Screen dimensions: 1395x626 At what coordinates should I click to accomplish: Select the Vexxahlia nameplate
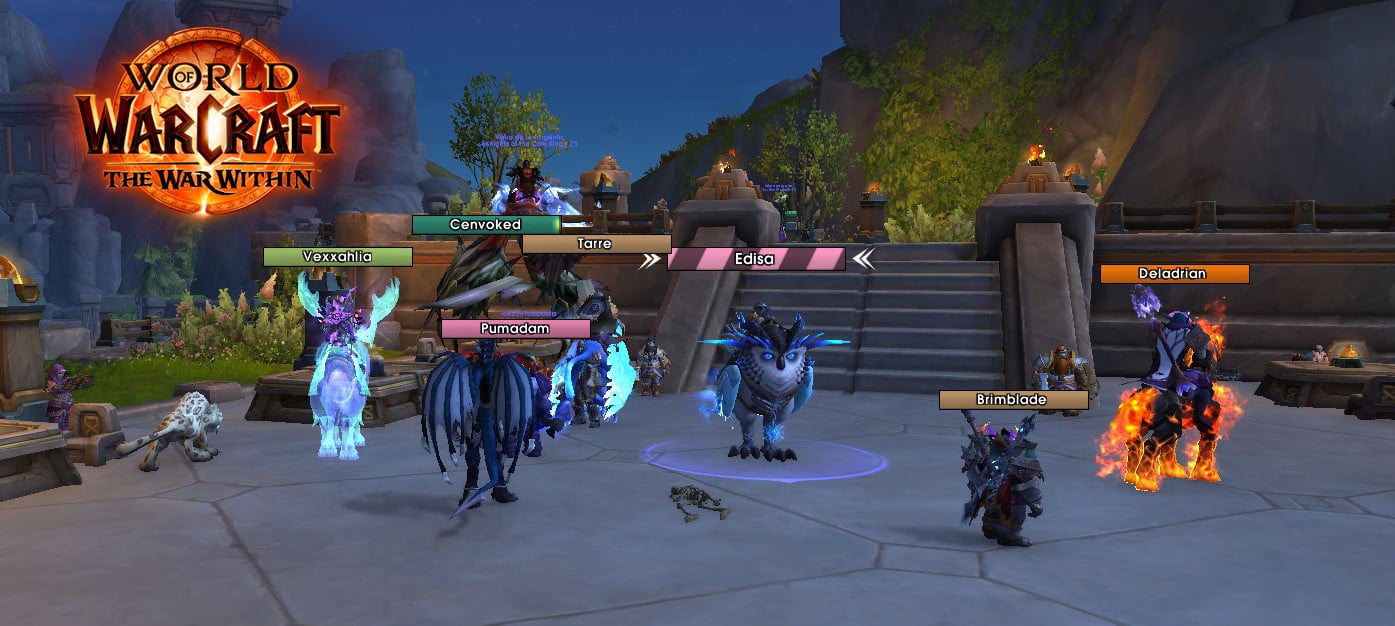(337, 257)
